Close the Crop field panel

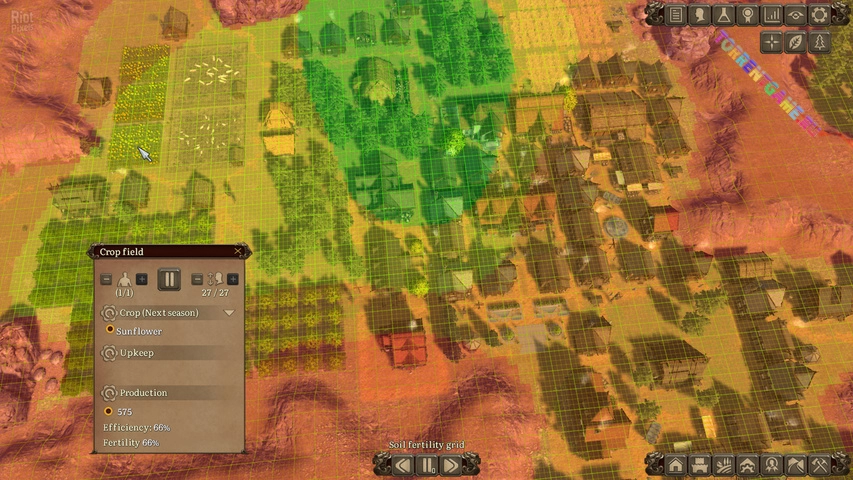237,252
